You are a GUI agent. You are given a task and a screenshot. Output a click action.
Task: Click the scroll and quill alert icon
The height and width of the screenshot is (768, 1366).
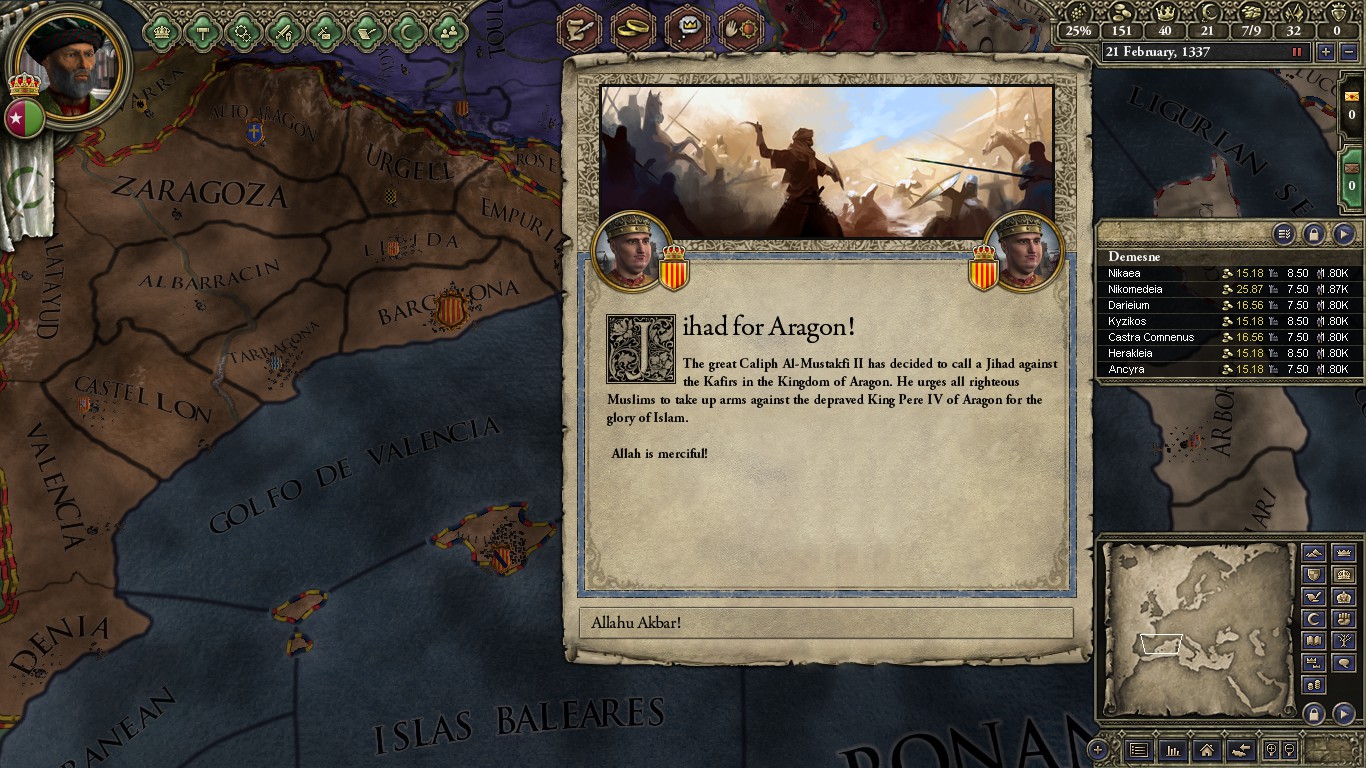tap(577, 28)
